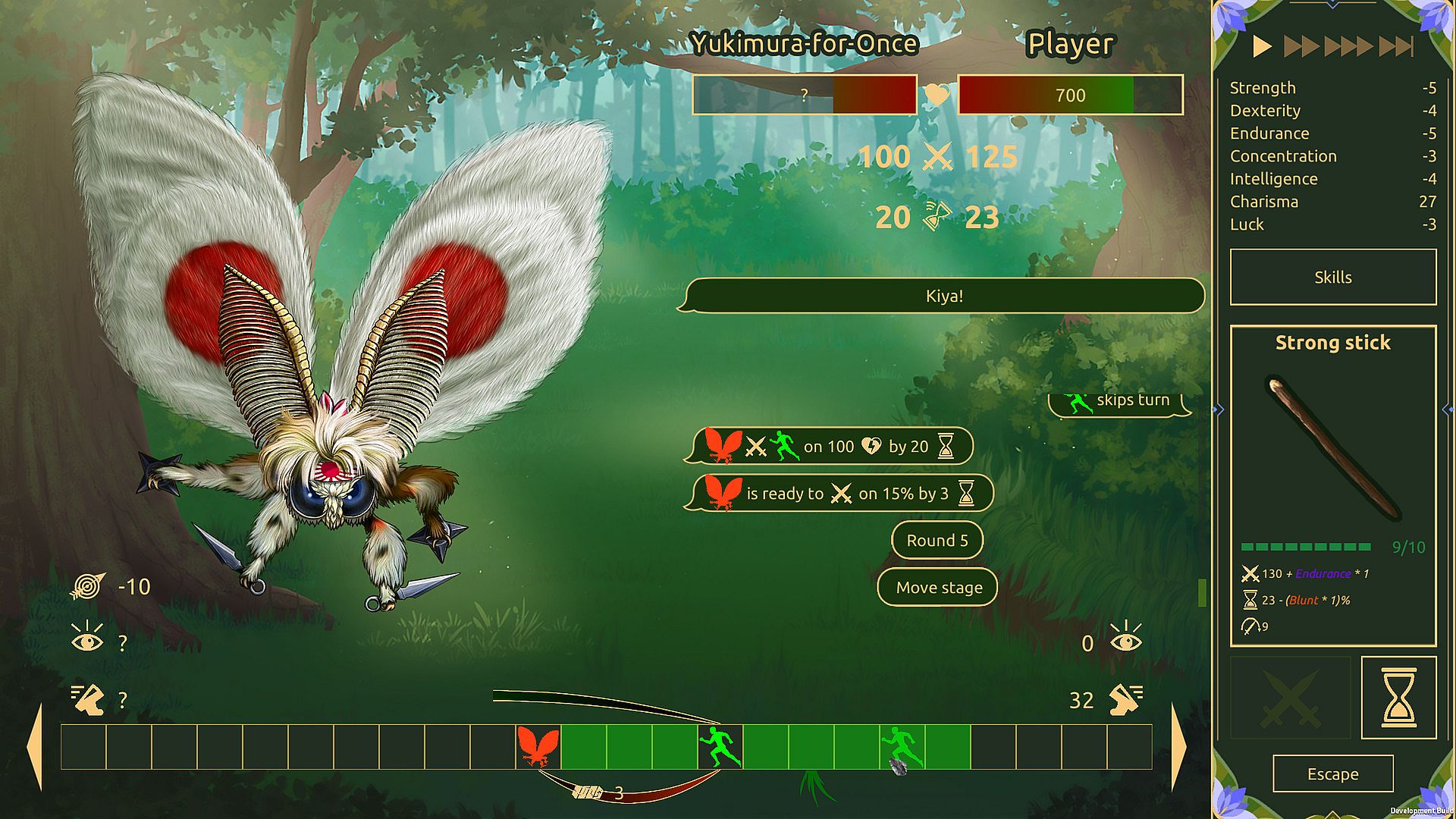This screenshot has width=1456, height=819.
Task: Select the crossed swords attack button
Action: click(1289, 697)
